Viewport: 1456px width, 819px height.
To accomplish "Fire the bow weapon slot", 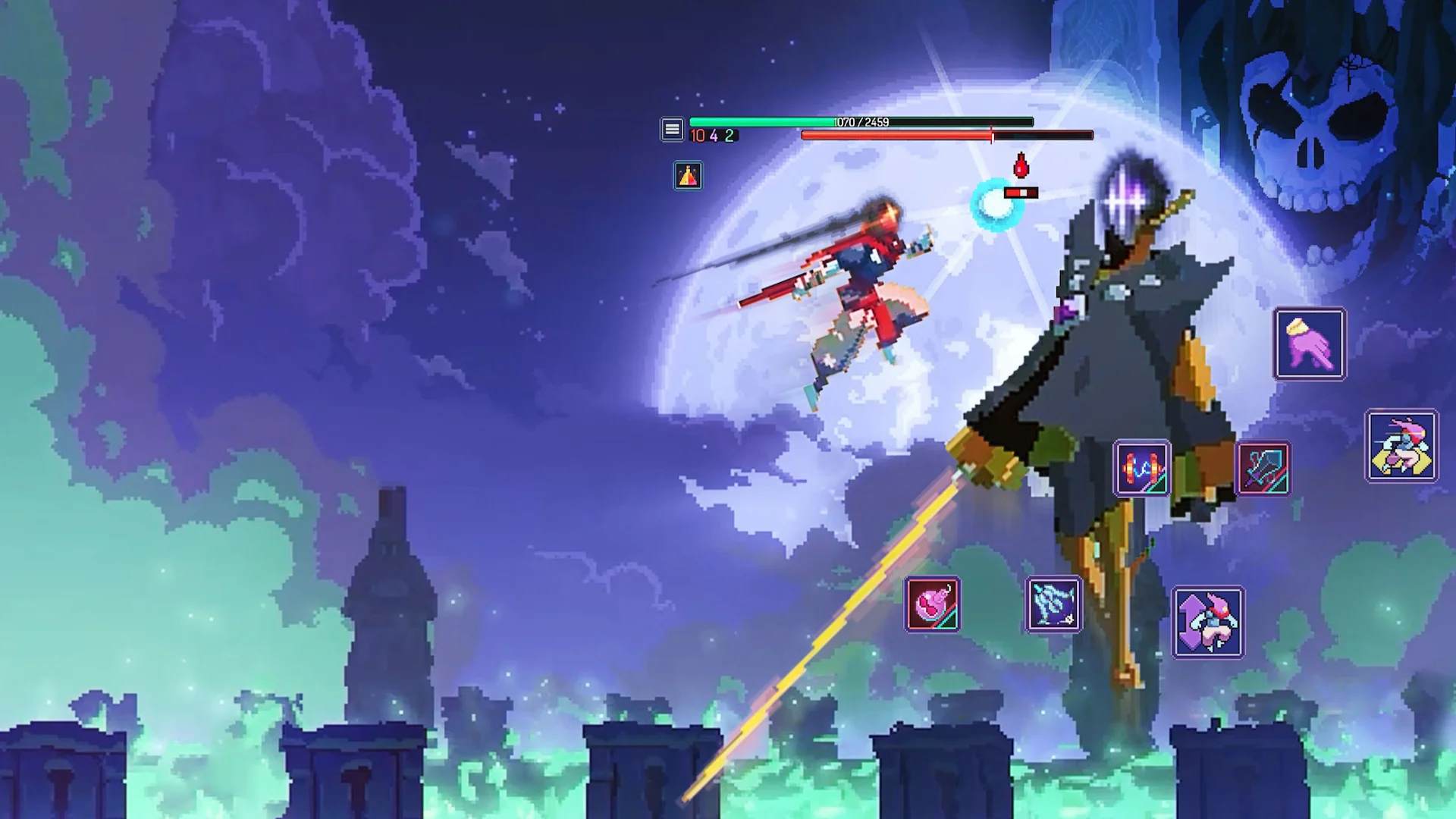I will 1053,604.
